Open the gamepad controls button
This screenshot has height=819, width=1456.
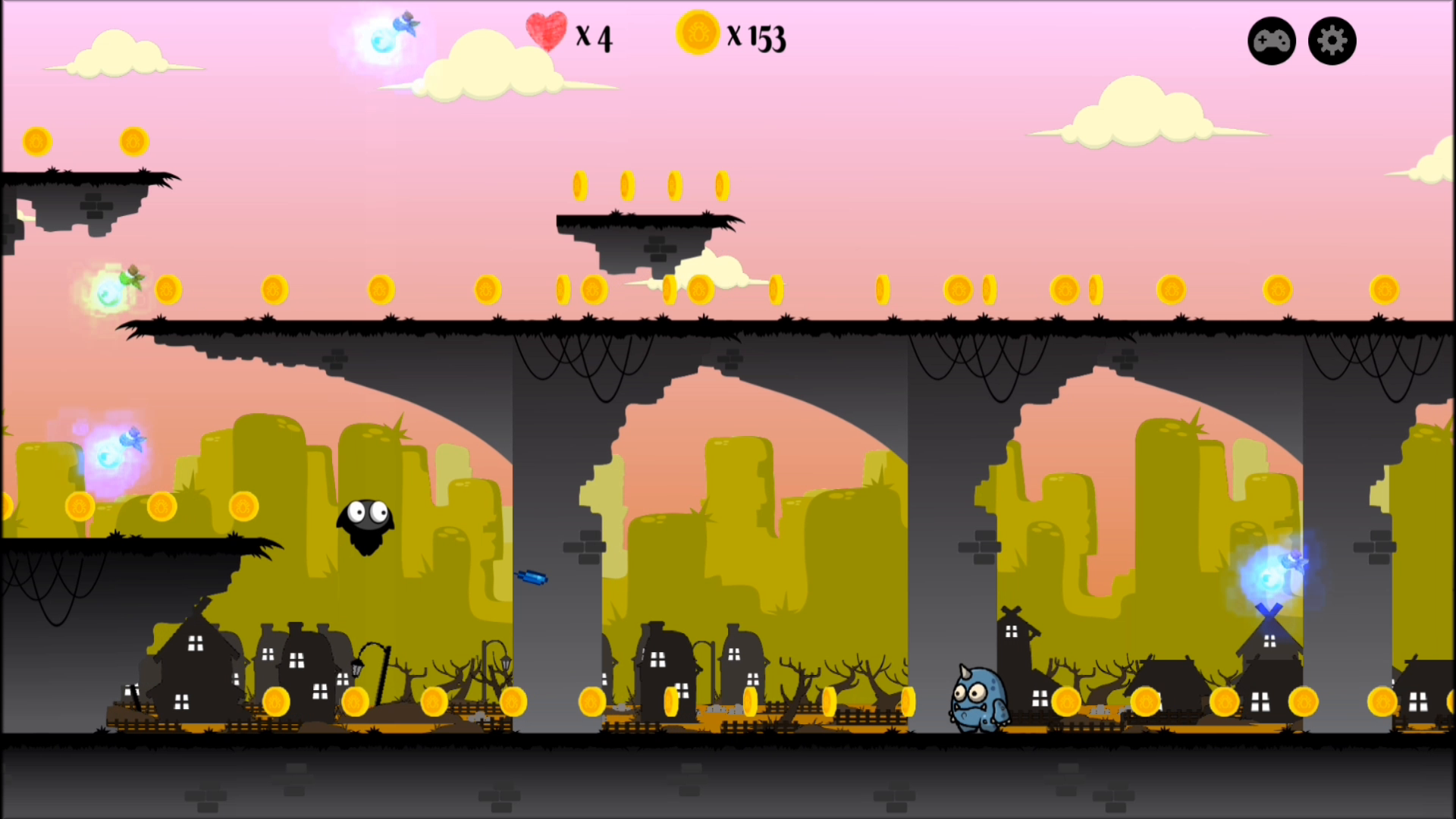pos(1272,41)
